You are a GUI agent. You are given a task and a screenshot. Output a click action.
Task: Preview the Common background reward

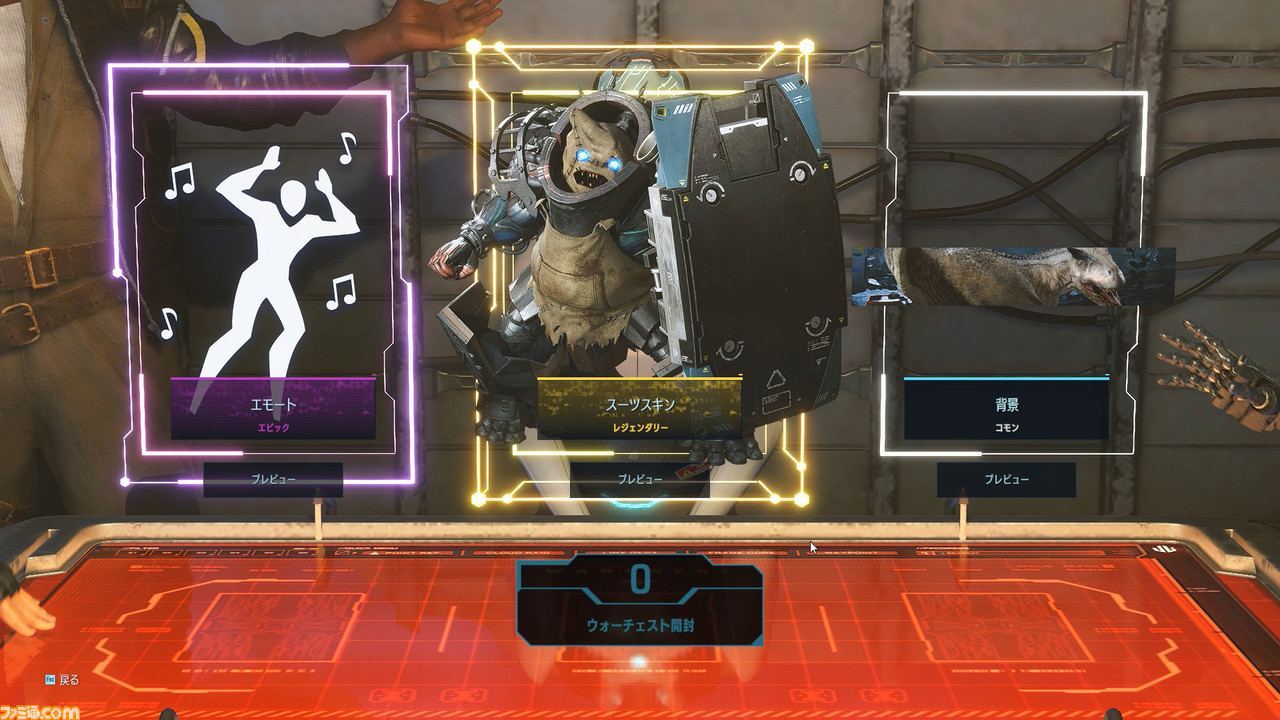(1006, 479)
